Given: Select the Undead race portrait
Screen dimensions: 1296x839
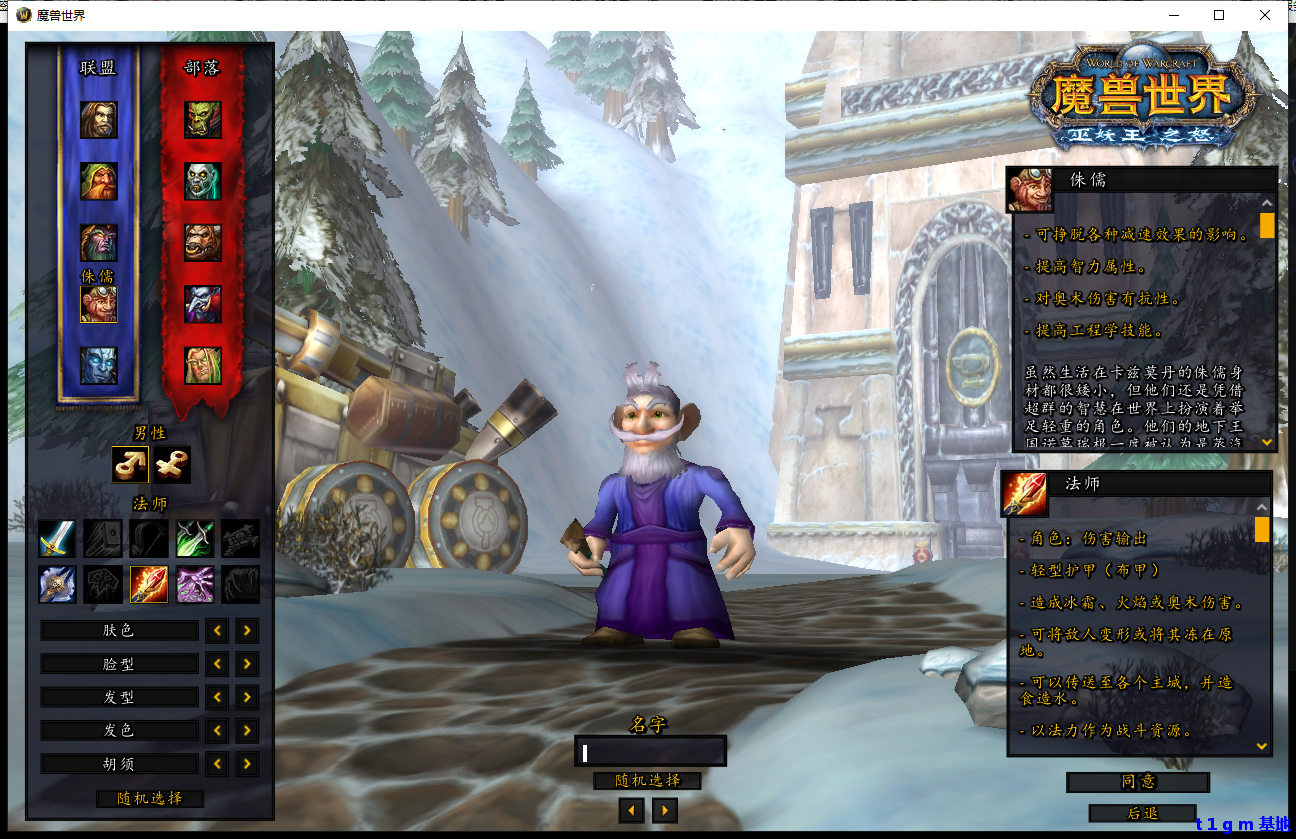Looking at the screenshot, I should click(x=203, y=181).
